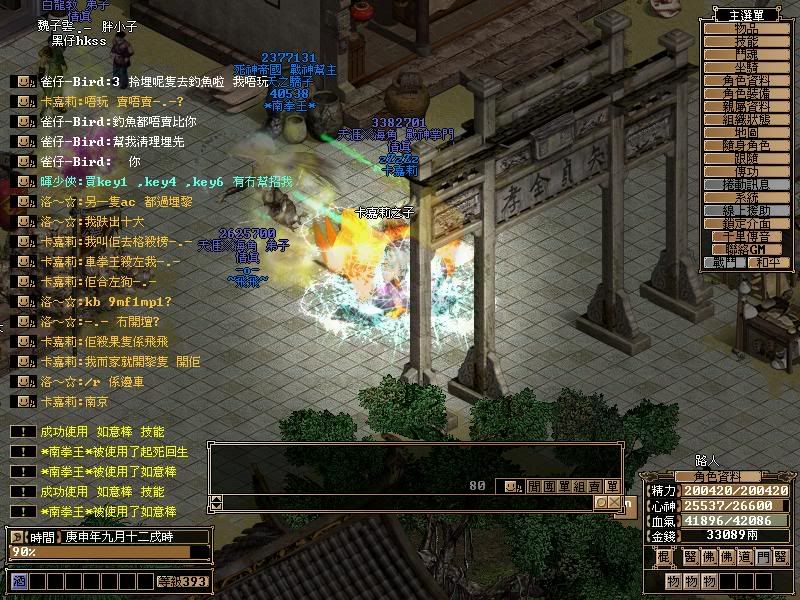The width and height of the screenshot is (800, 600).
Task: Open 角色資料 in the main menu list
Action: pos(746,81)
